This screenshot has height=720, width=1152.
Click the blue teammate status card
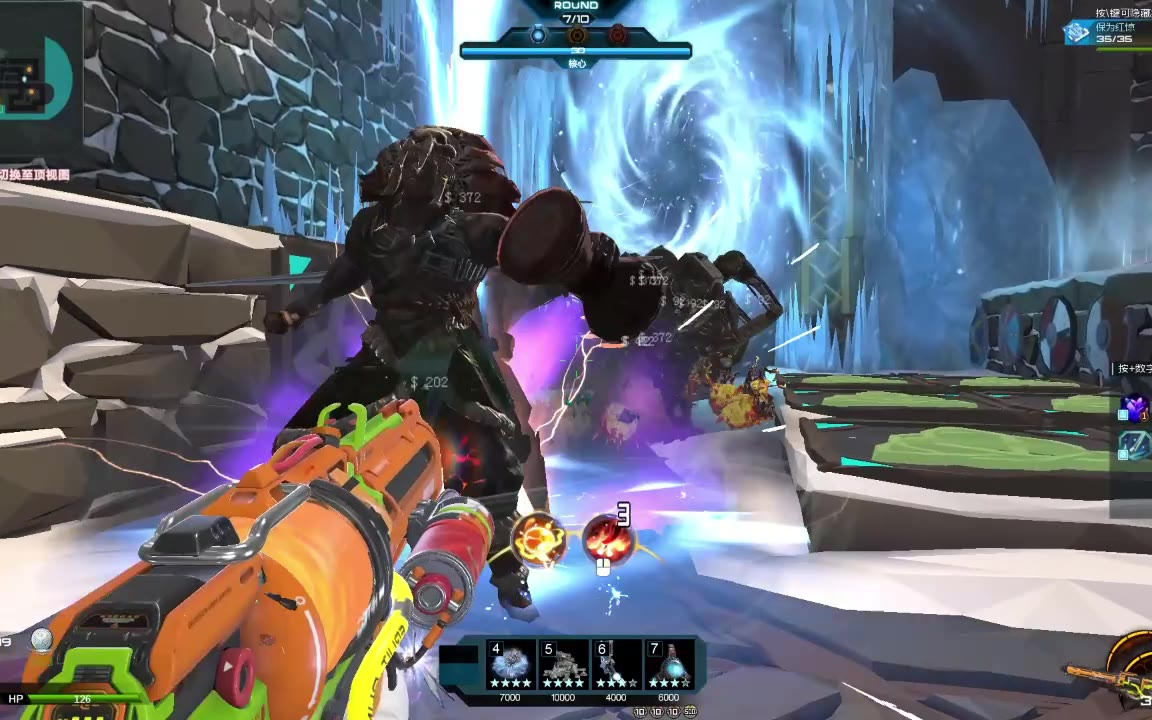point(1103,32)
